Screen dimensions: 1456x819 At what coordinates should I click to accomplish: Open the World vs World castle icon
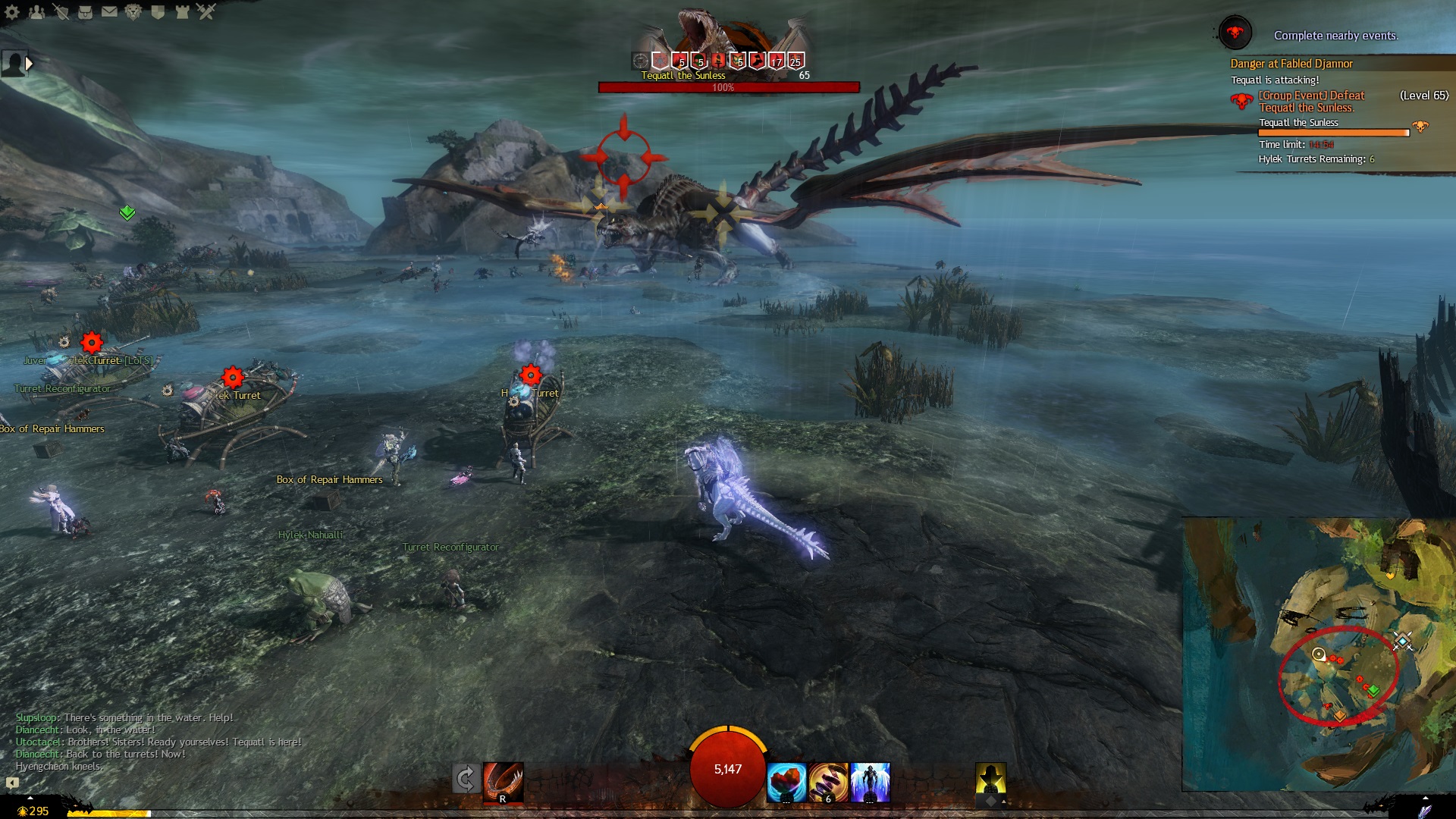coord(182,11)
